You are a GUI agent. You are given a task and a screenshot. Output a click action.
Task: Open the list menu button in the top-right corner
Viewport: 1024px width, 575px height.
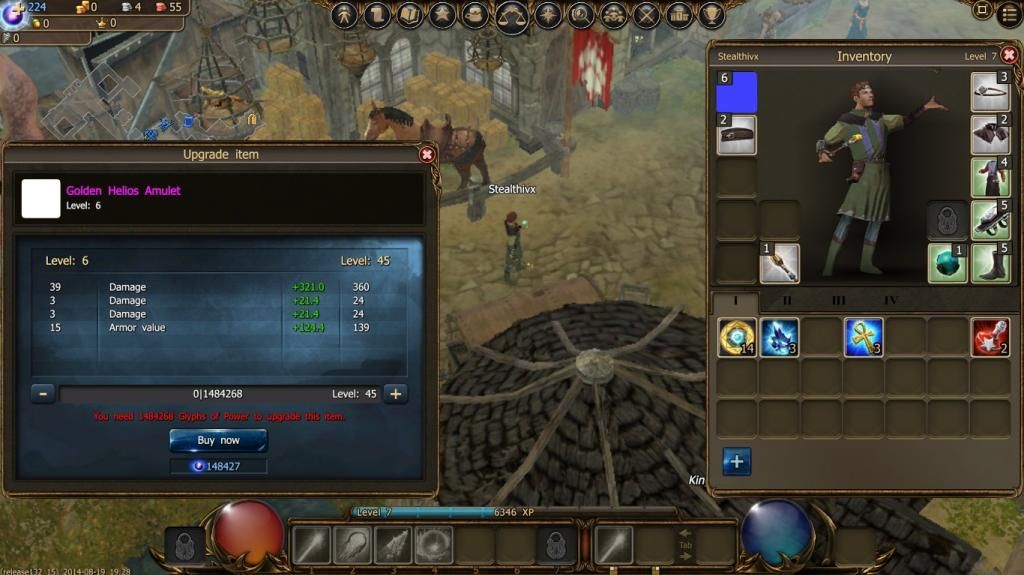[1010, 13]
